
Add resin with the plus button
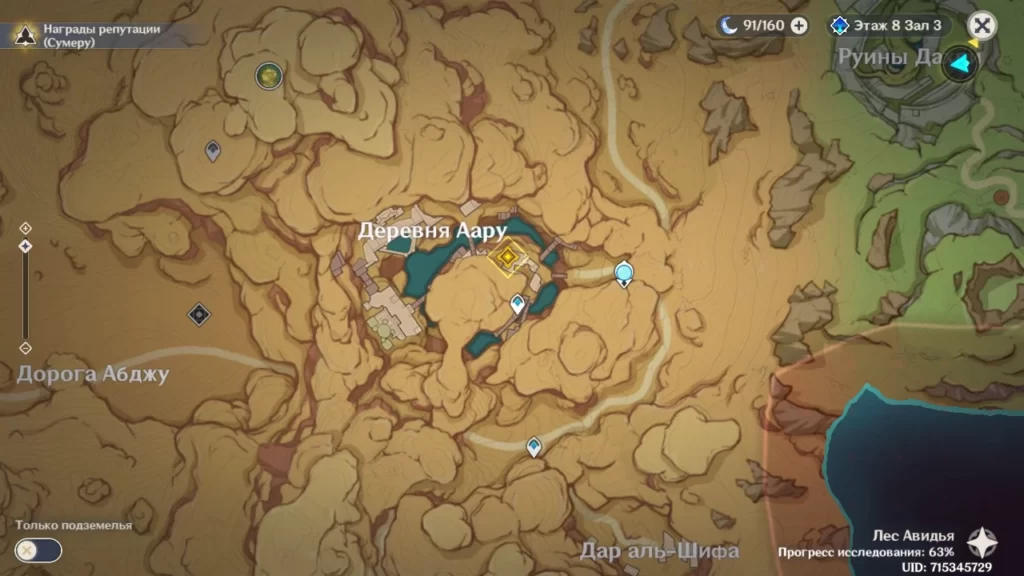coord(799,26)
